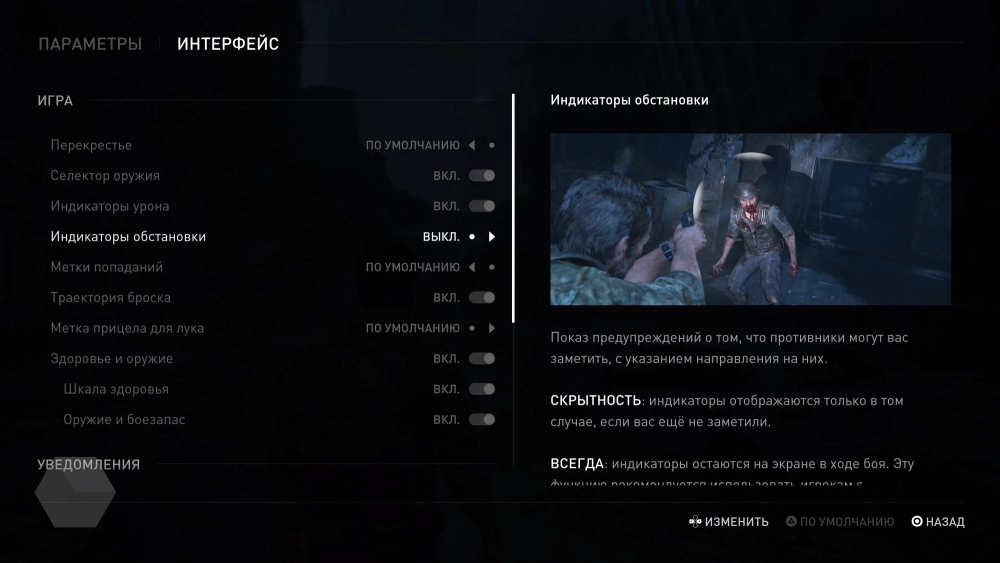This screenshot has height=563, width=1000.
Task: Toggle the Селектор оружия switch
Action: 482,176
